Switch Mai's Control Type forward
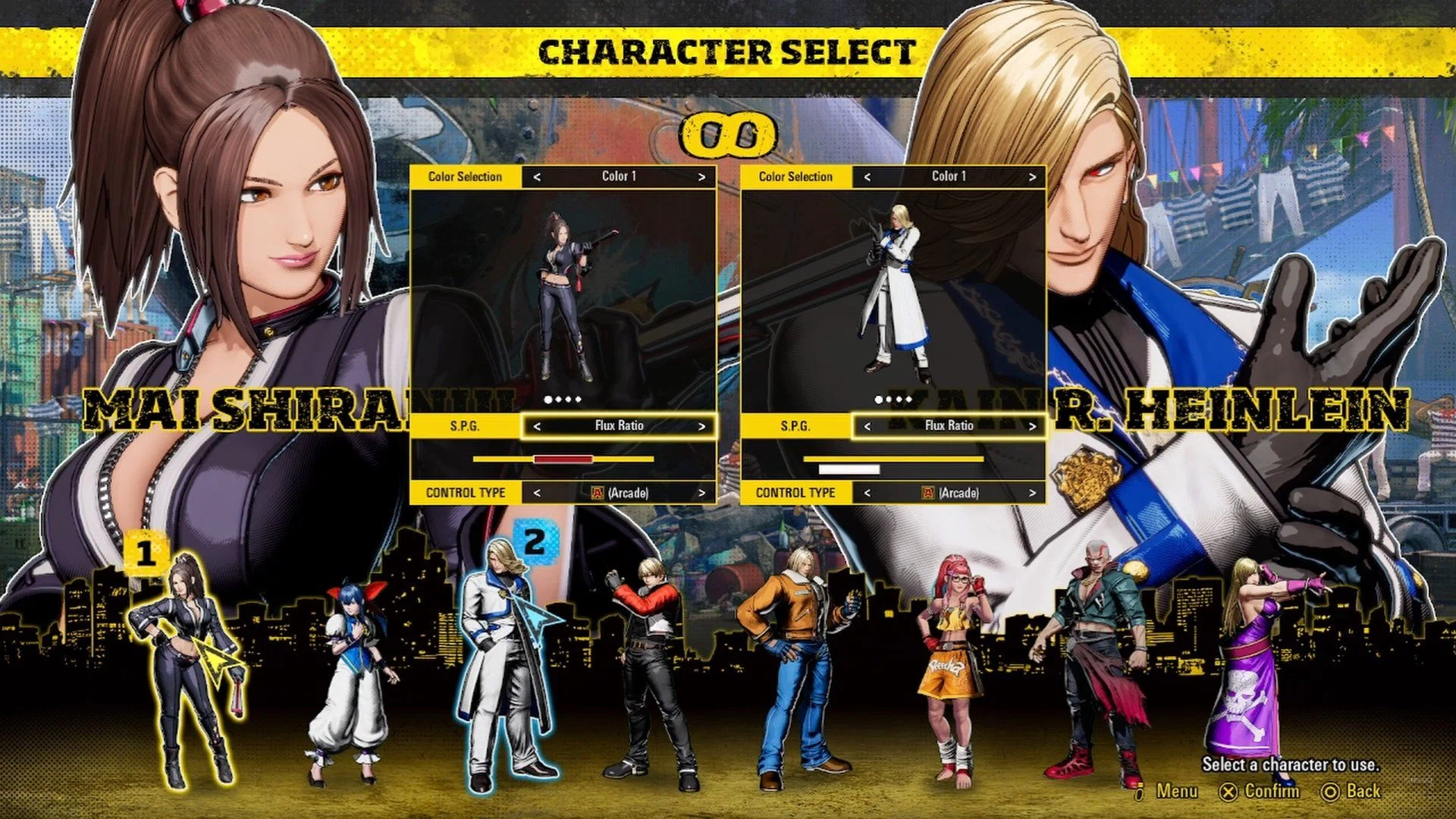 701,493
